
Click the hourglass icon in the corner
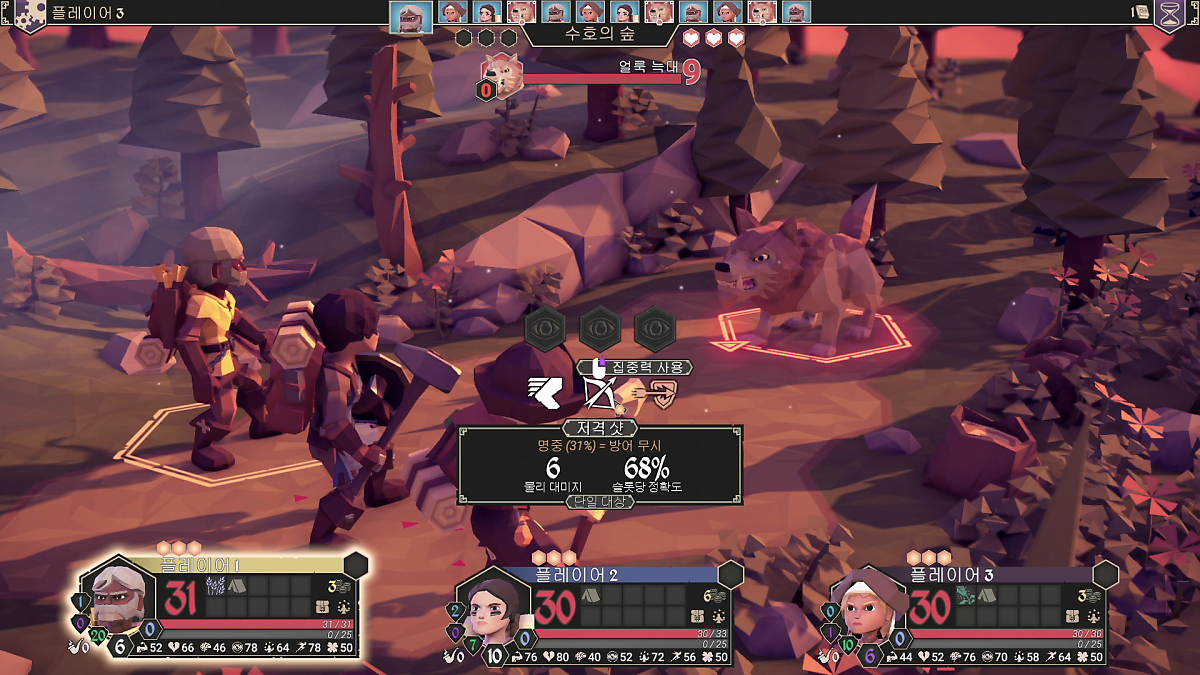click(x=1168, y=13)
